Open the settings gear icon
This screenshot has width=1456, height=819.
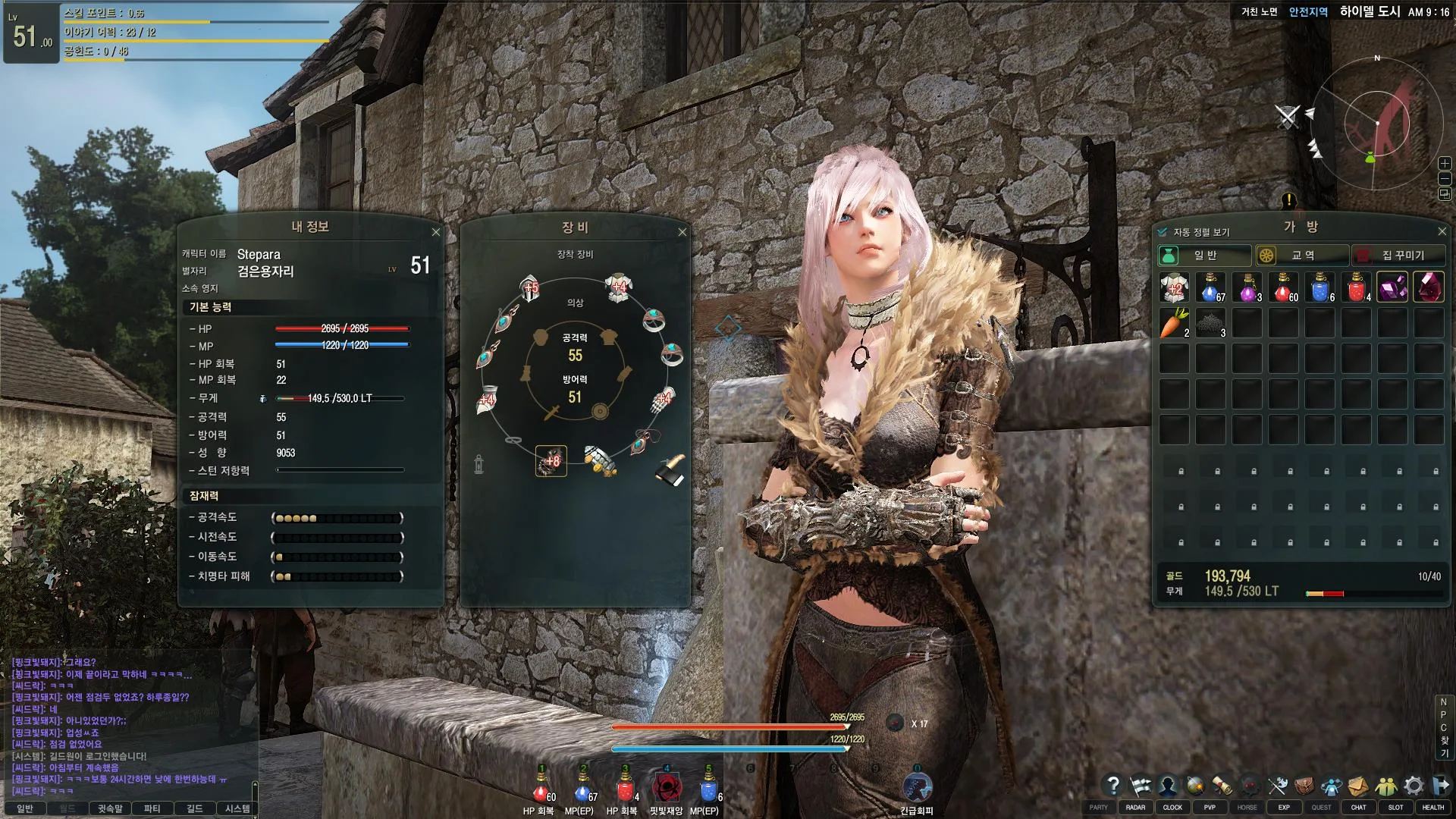click(1413, 786)
